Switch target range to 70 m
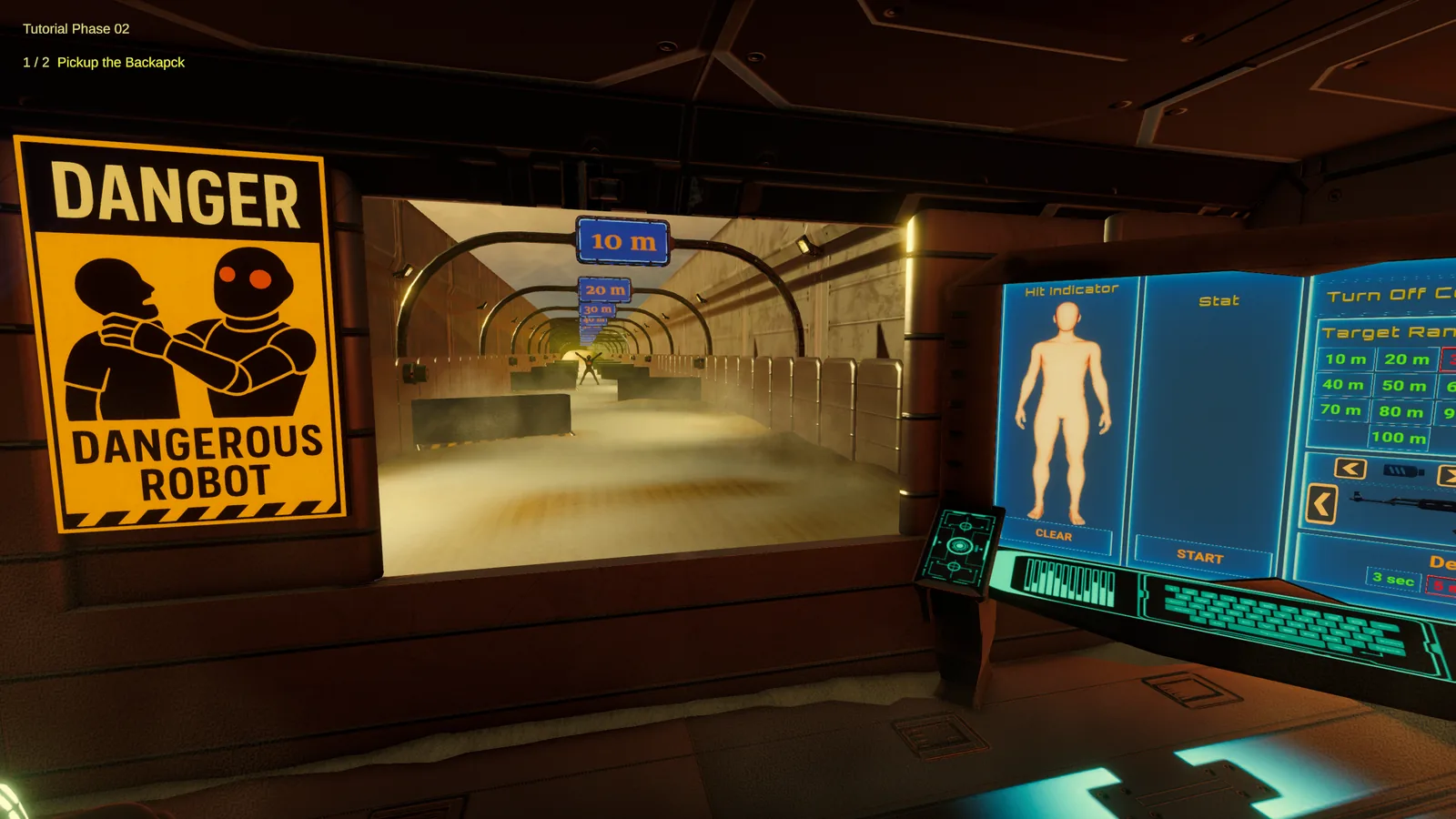Image resolution: width=1456 pixels, height=819 pixels. 1340,410
